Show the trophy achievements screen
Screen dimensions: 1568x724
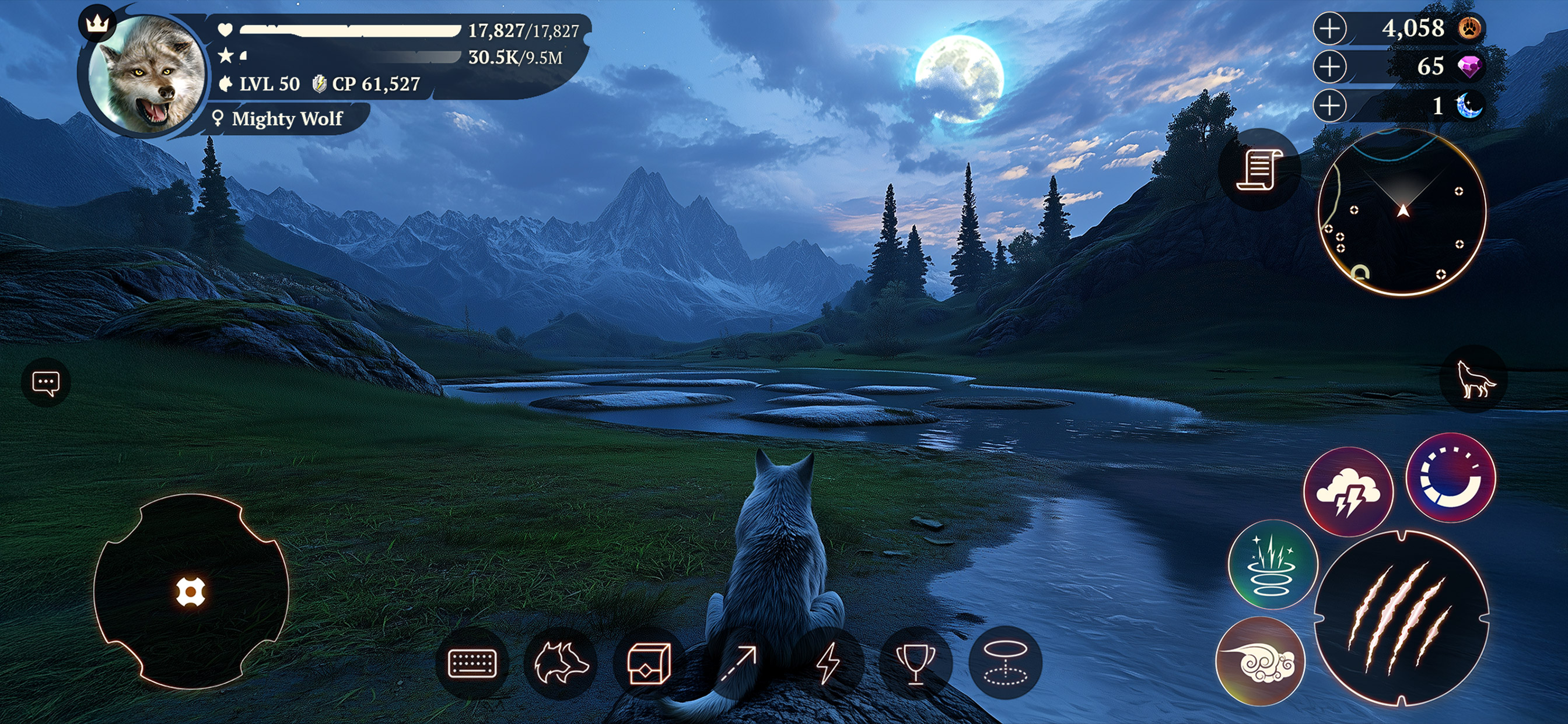pyautogui.click(x=916, y=663)
